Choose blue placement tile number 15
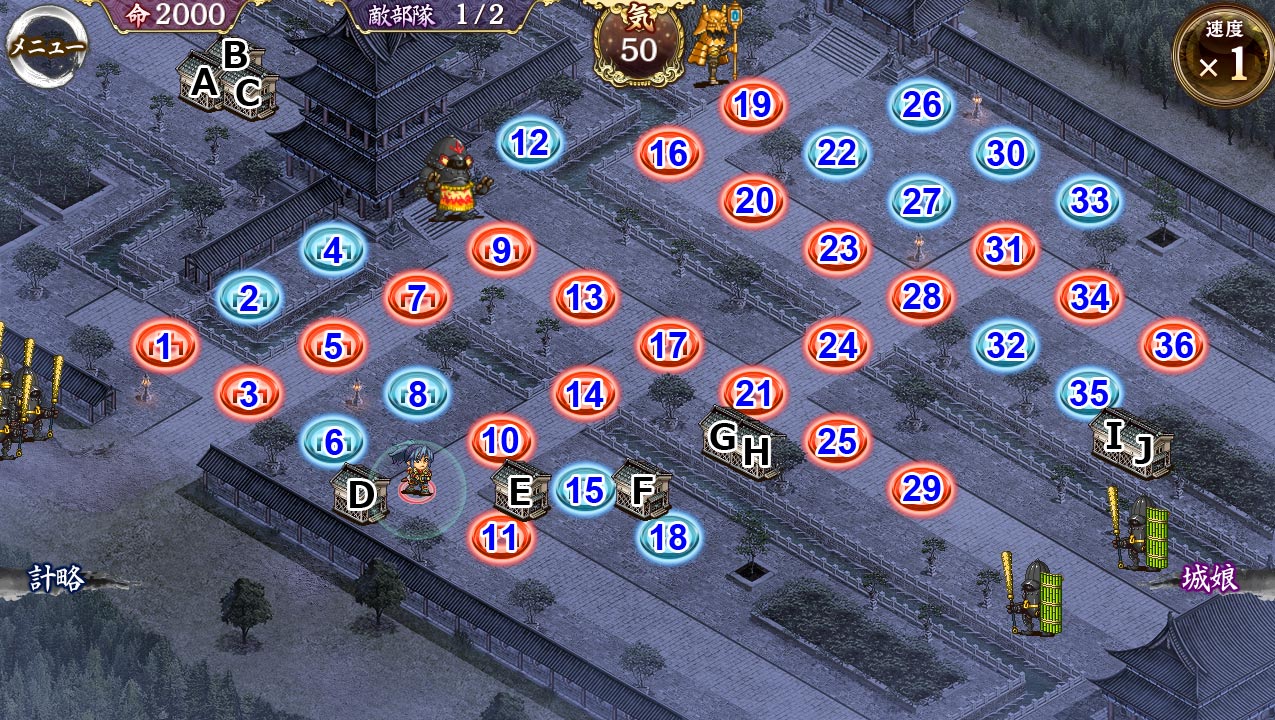 pyautogui.click(x=585, y=490)
